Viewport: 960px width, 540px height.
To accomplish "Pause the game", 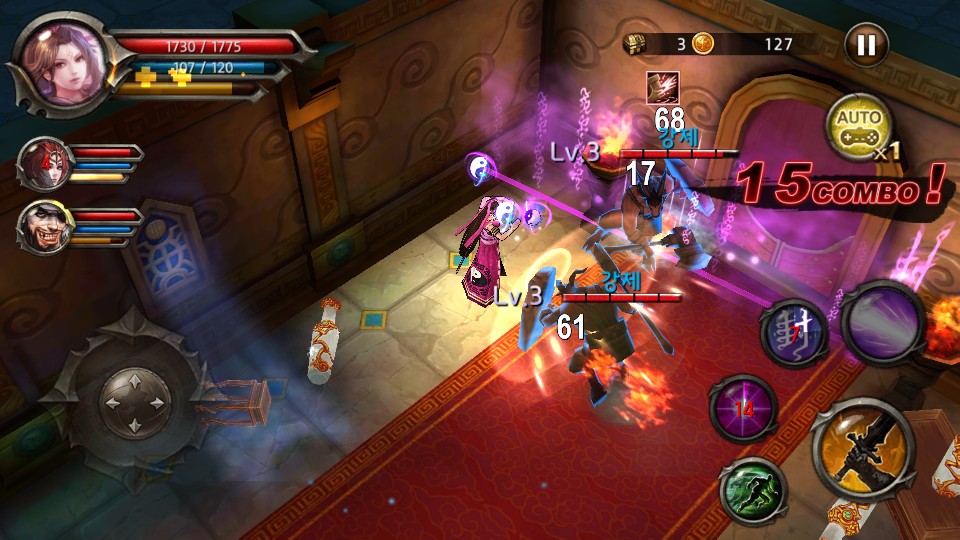I will pos(866,45).
